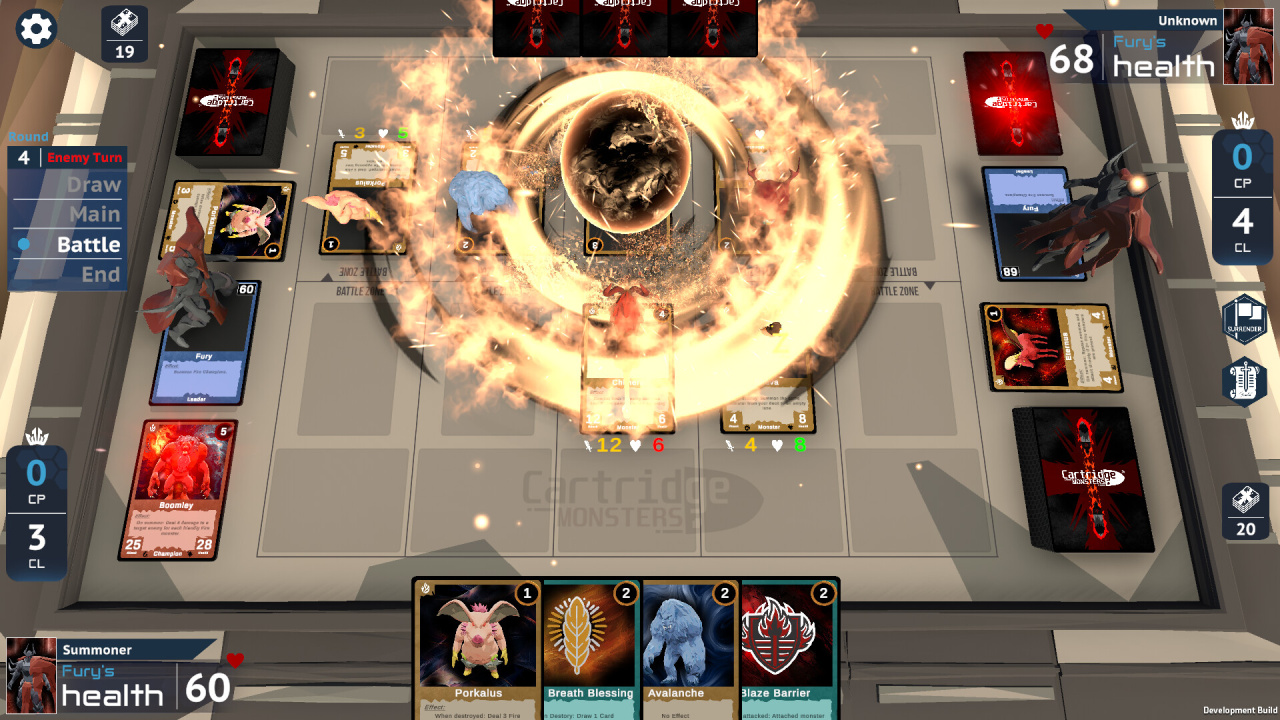Select the Enemy Turn indicator

pyautogui.click(x=84, y=157)
